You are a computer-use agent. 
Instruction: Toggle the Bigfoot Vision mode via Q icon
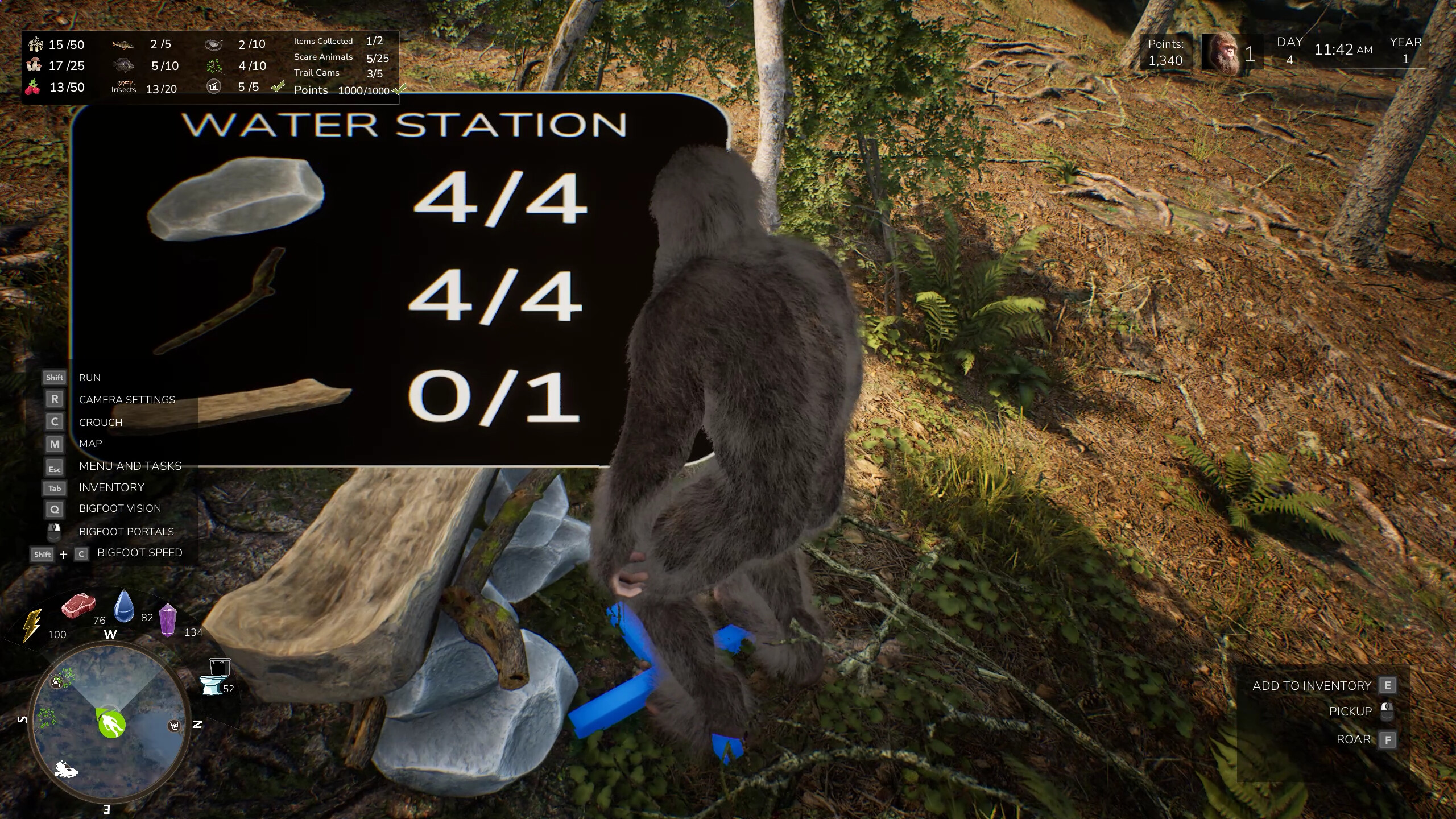(x=54, y=509)
